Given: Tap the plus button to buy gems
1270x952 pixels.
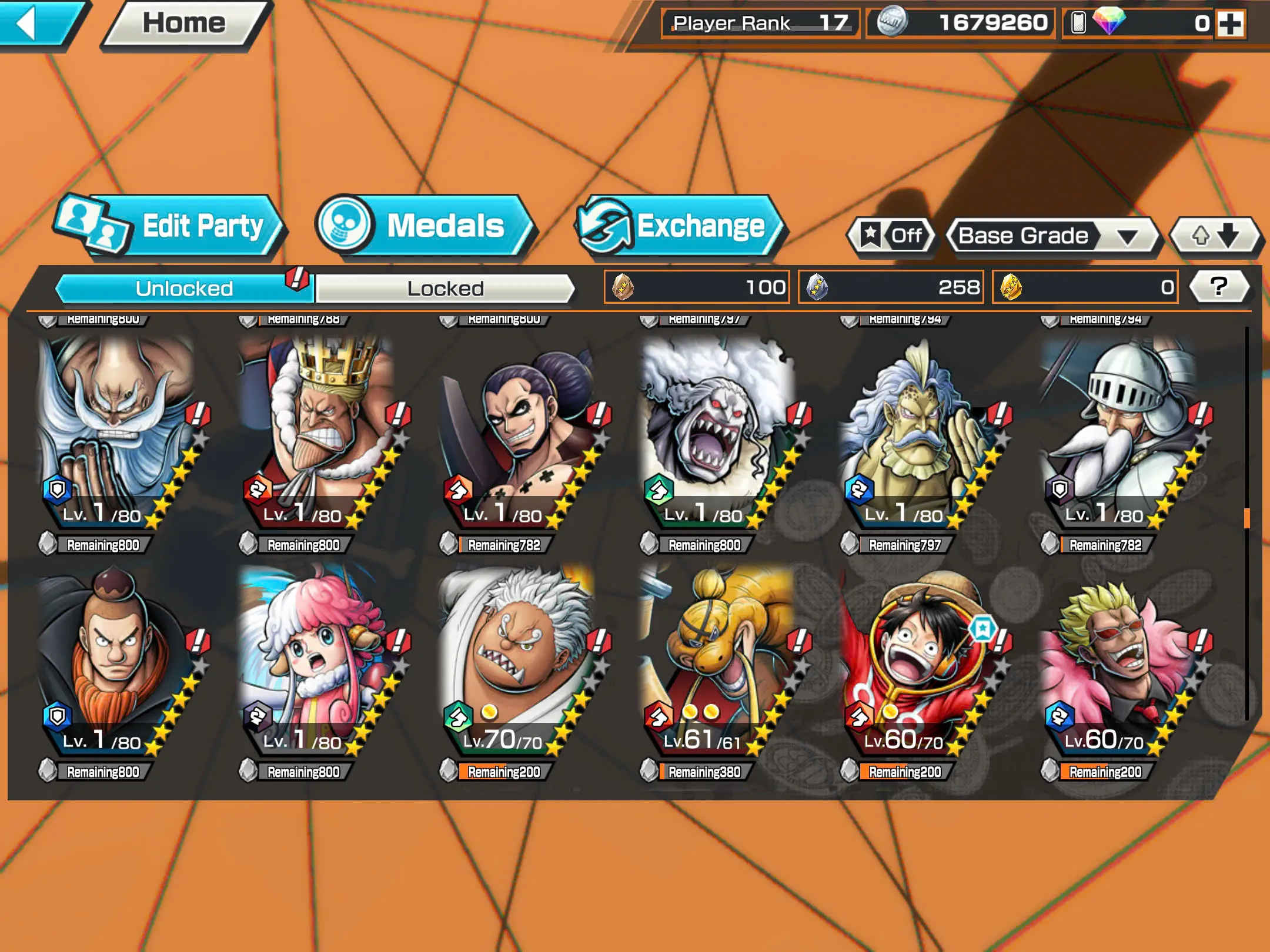Looking at the screenshot, I should point(1232,25).
